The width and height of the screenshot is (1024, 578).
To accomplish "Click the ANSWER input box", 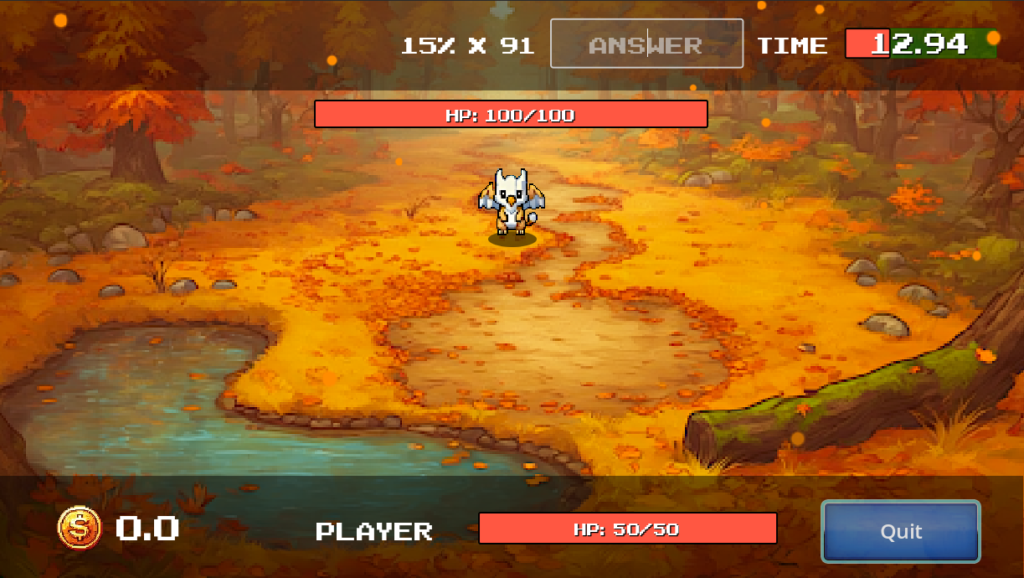I will tap(646, 44).
